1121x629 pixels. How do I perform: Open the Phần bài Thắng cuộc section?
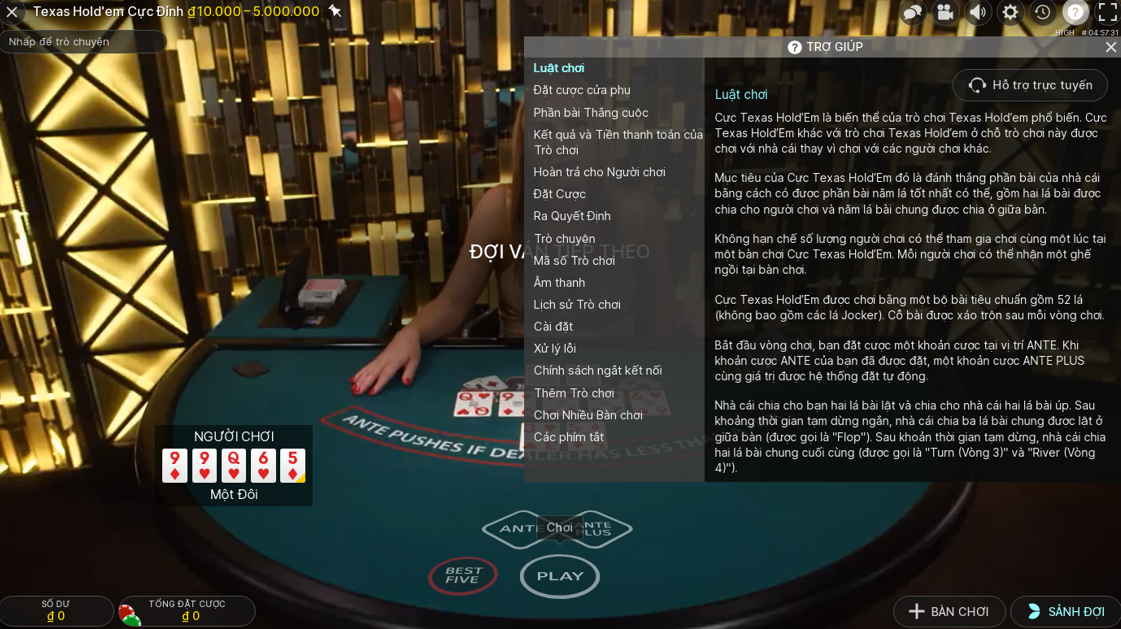[590, 113]
